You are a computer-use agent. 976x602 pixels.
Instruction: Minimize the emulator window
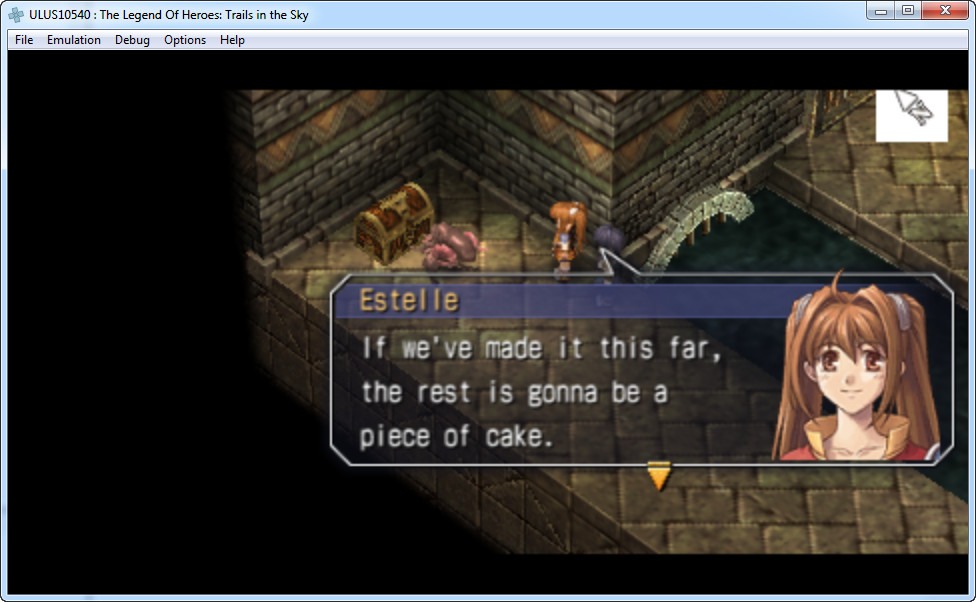(881, 10)
